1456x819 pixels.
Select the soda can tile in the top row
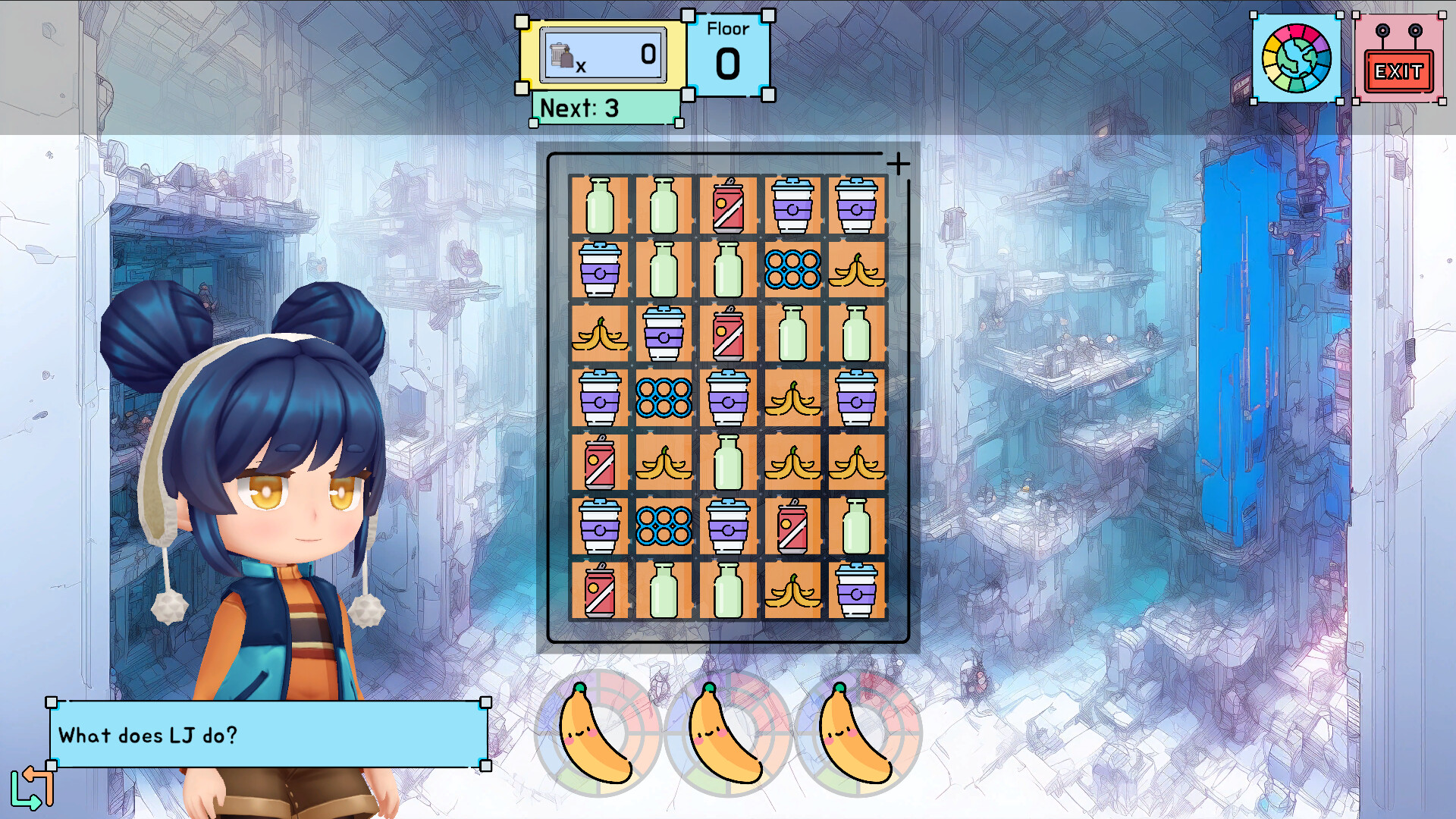point(728,203)
